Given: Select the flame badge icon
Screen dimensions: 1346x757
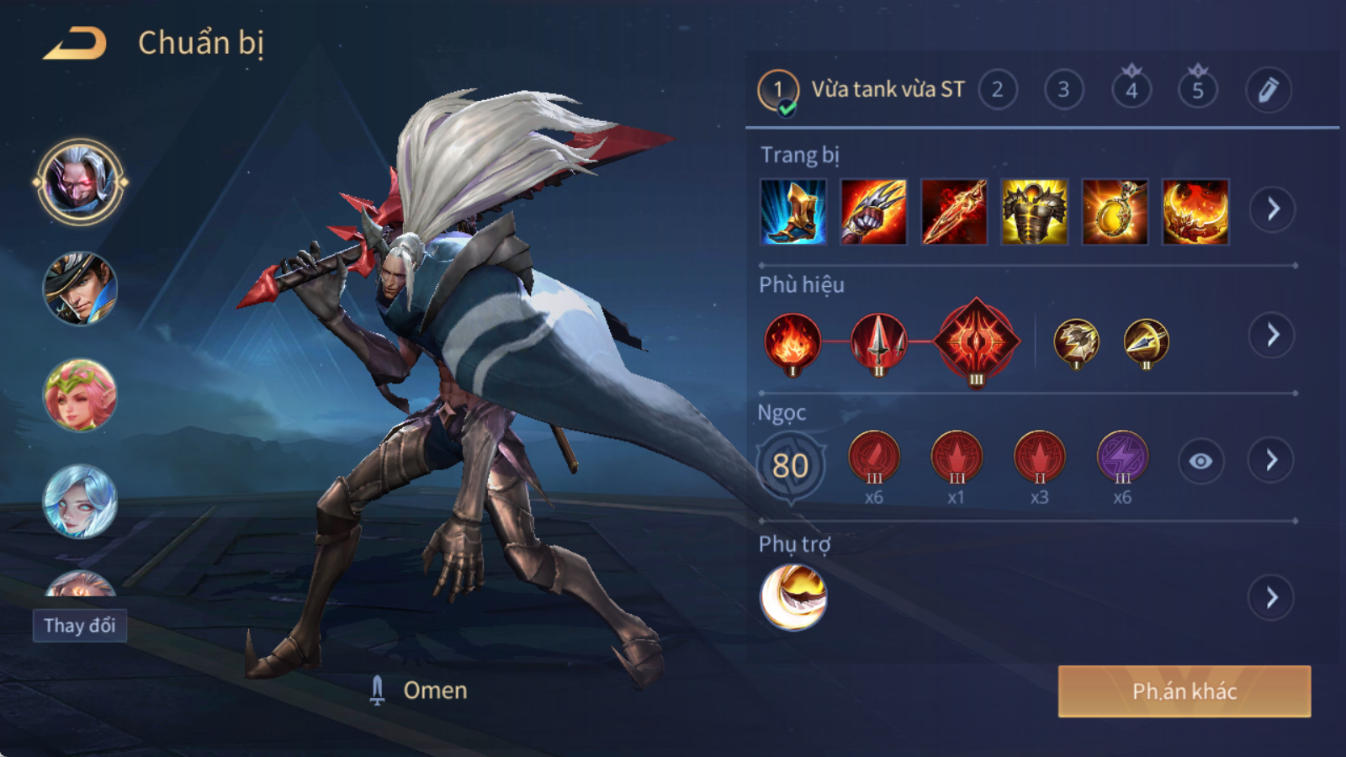Looking at the screenshot, I should coord(793,342).
